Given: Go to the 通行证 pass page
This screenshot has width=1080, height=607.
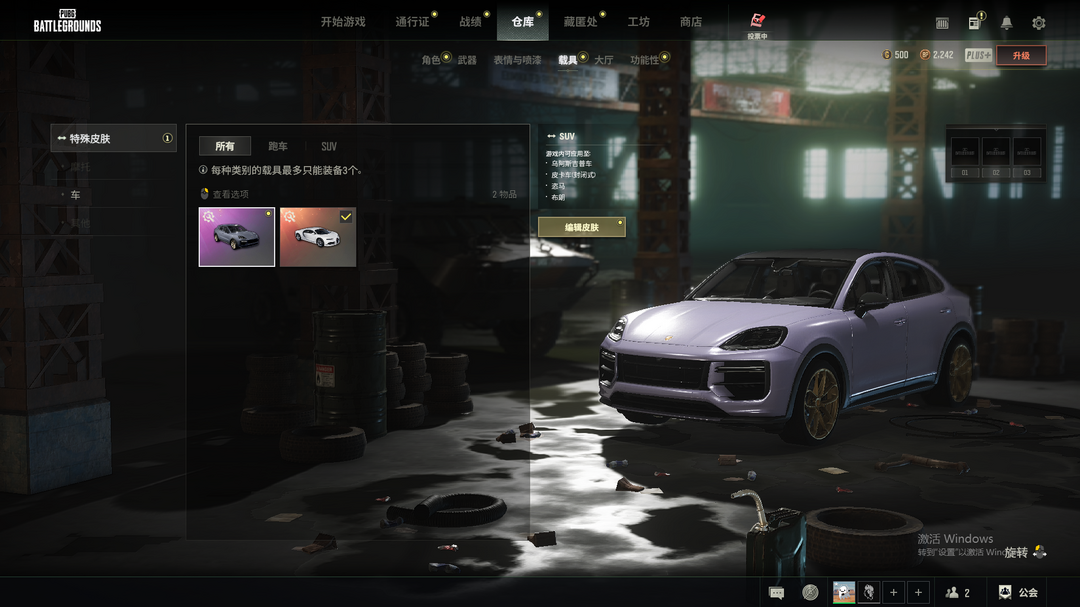Looking at the screenshot, I should click(x=412, y=22).
